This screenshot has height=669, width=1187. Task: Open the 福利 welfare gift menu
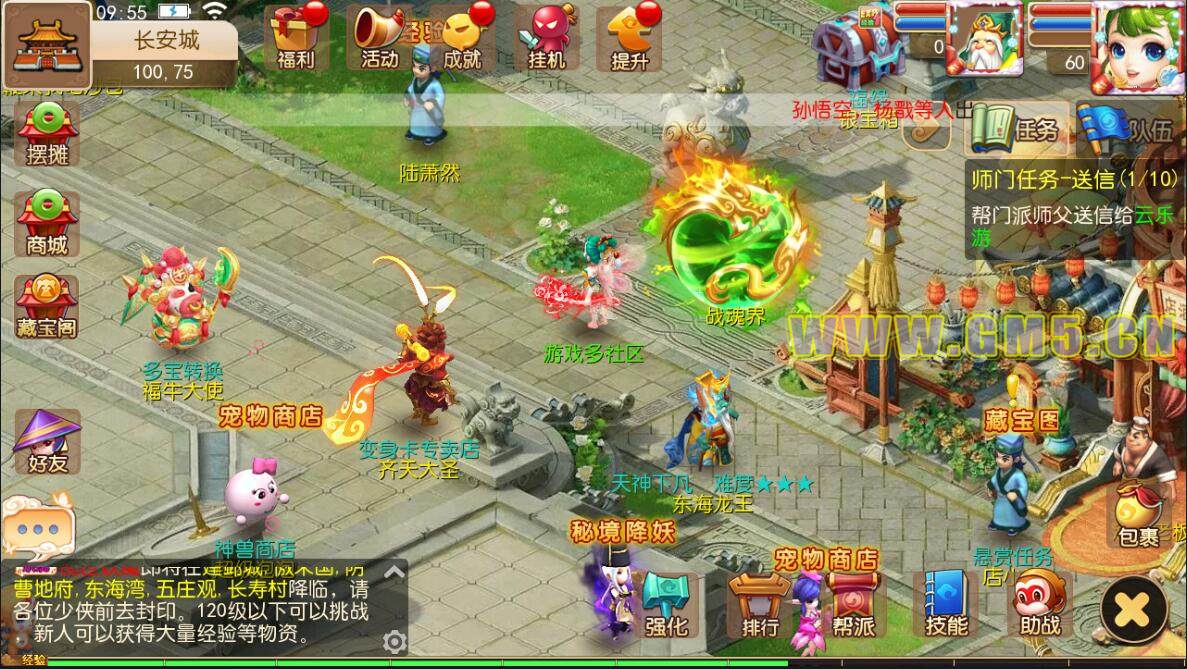coord(296,38)
